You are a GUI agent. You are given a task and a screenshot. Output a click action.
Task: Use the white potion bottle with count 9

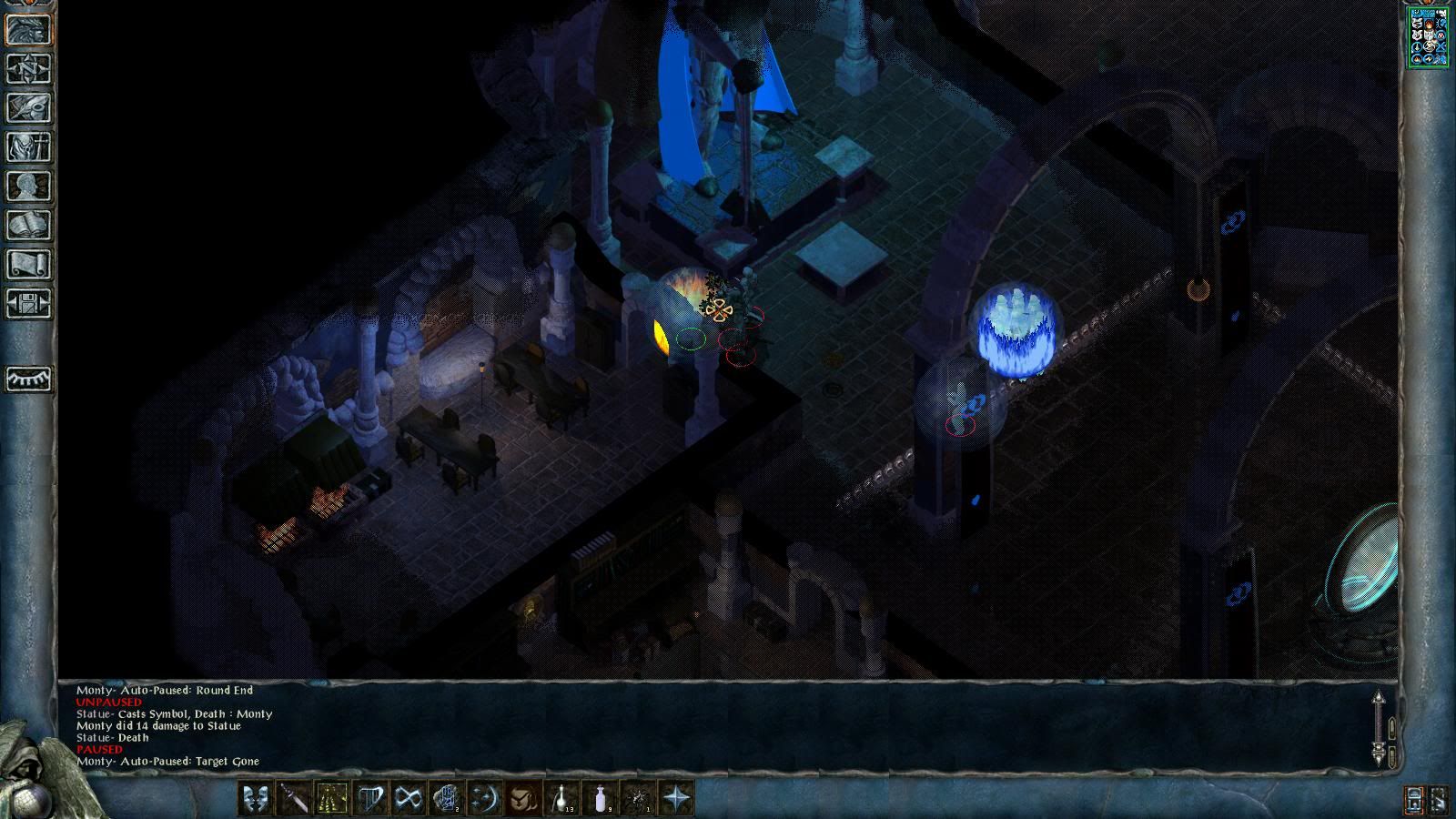point(601,799)
